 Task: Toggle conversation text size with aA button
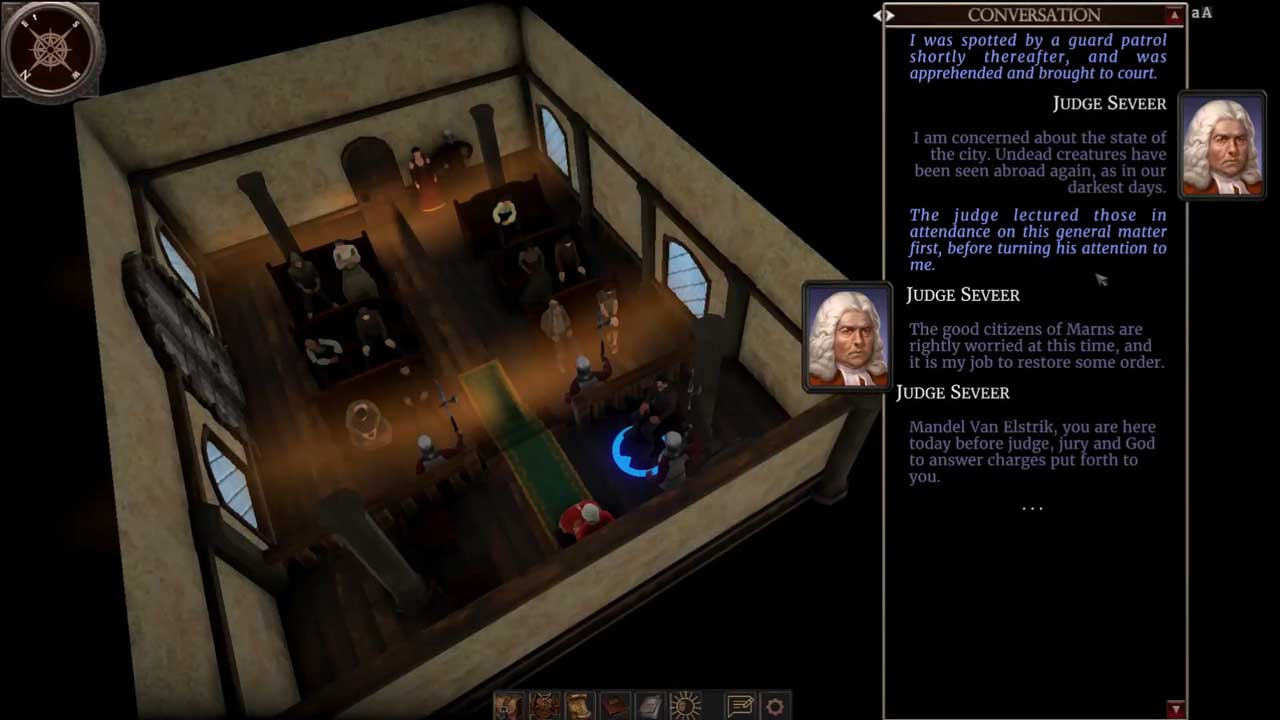point(1202,13)
